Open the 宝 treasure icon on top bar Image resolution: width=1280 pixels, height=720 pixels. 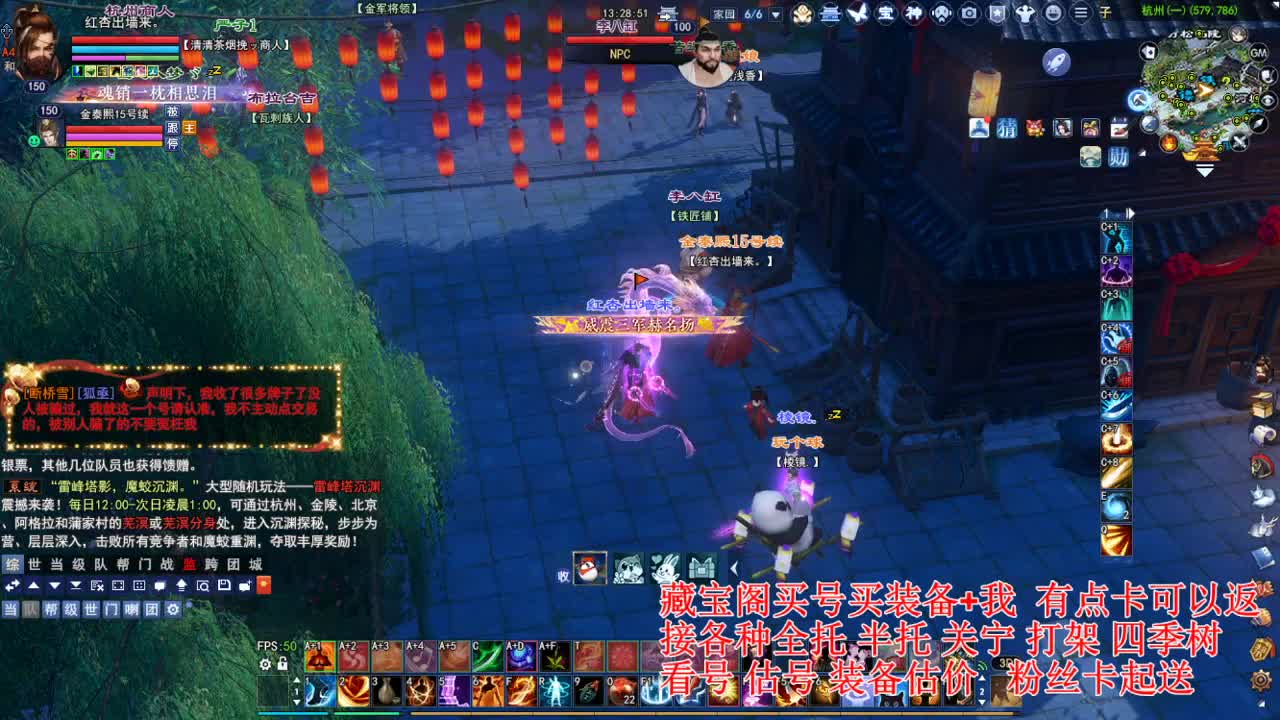click(x=884, y=13)
